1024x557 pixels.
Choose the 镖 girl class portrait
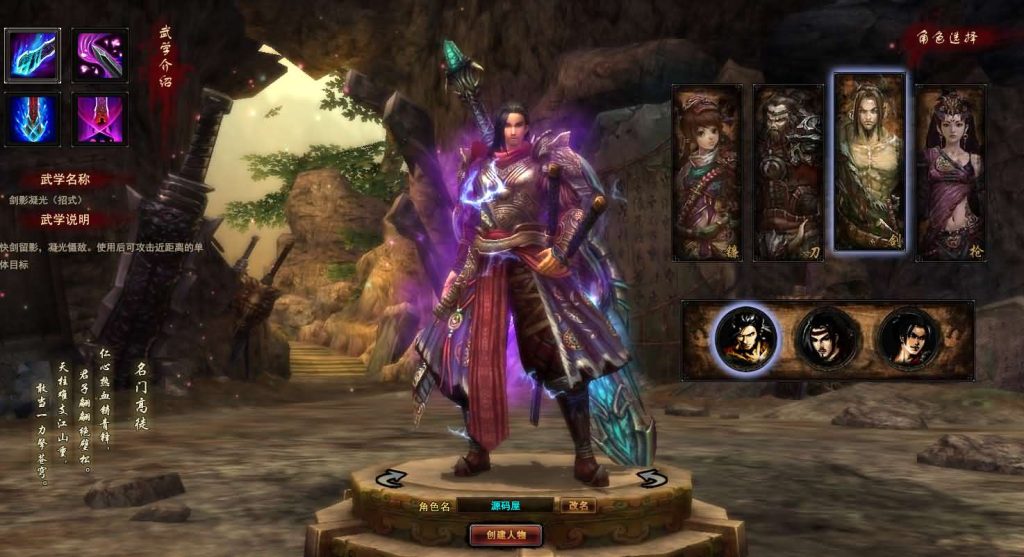coord(707,172)
